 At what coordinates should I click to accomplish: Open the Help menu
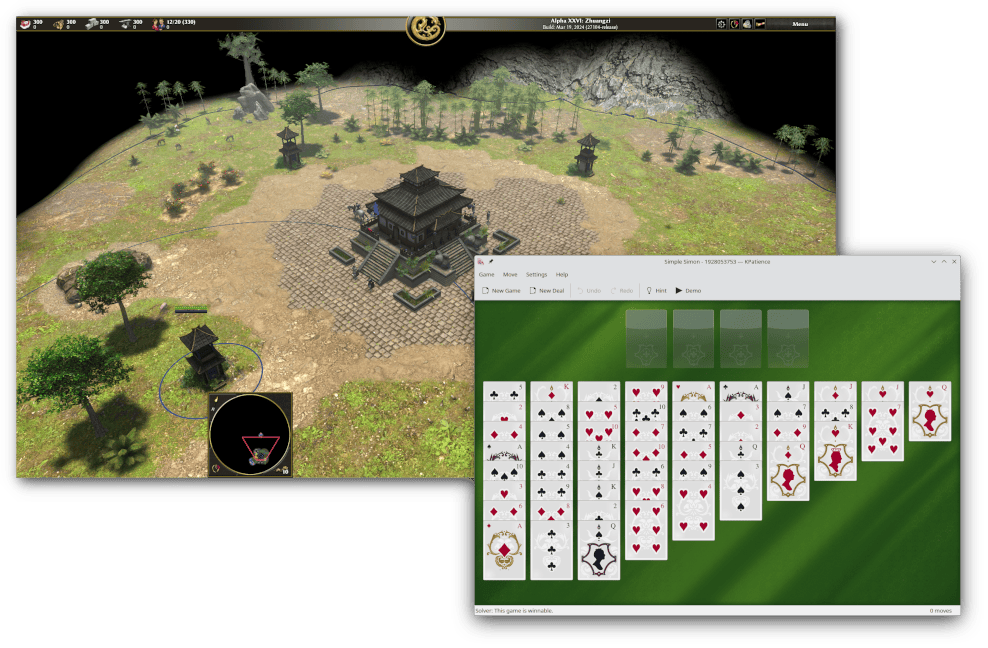[562, 274]
